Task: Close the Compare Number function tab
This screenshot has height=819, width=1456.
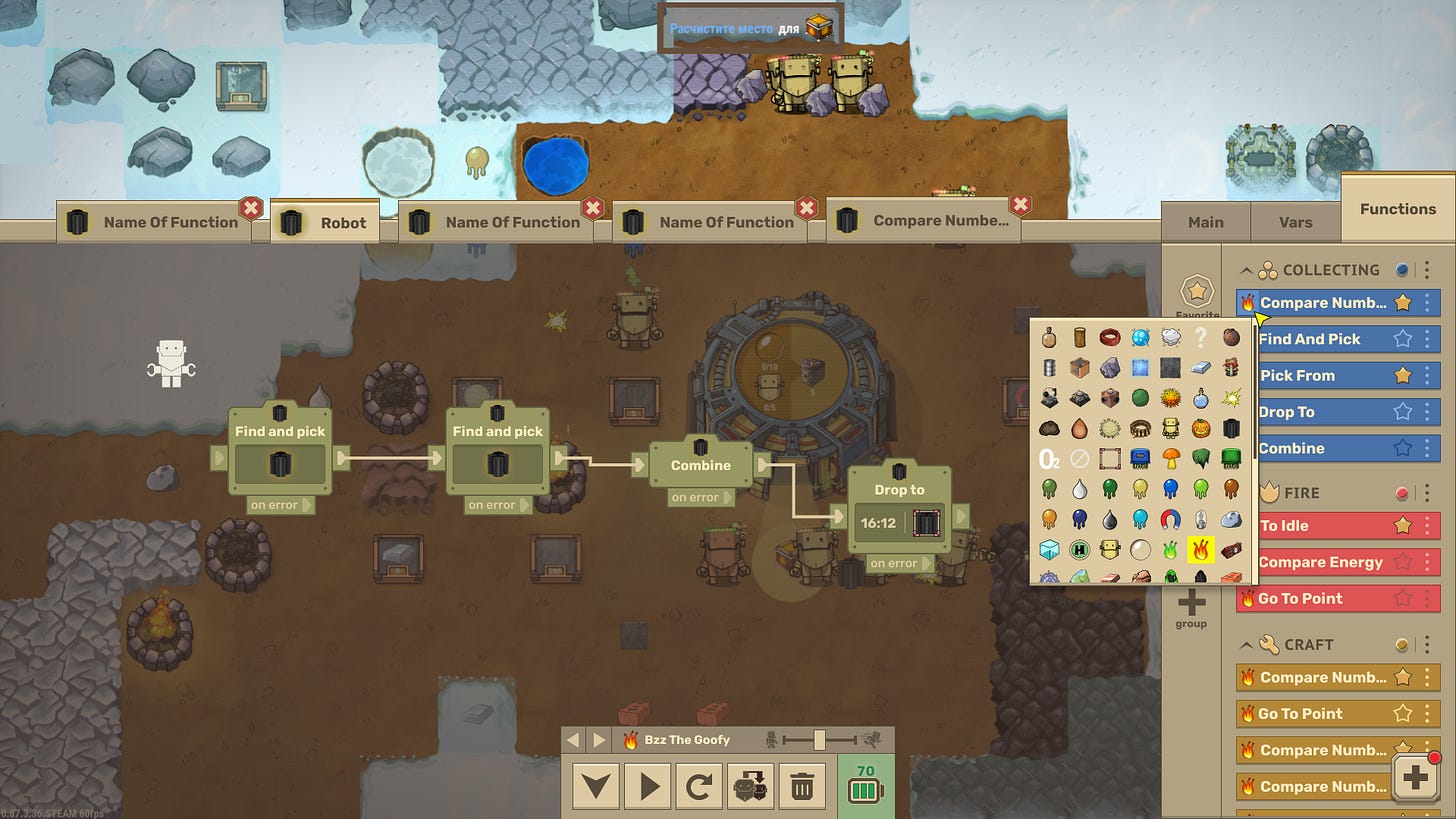Action: tap(1020, 206)
